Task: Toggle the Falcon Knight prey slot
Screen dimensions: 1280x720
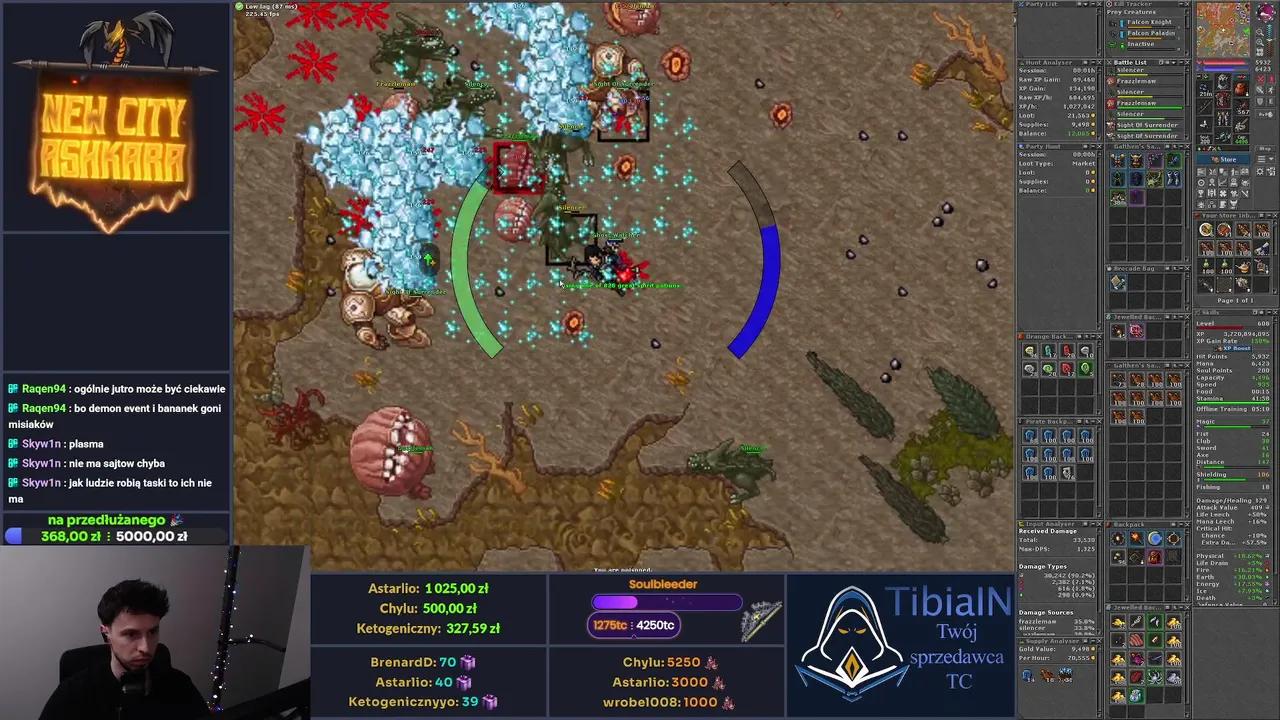Action: (1113, 21)
